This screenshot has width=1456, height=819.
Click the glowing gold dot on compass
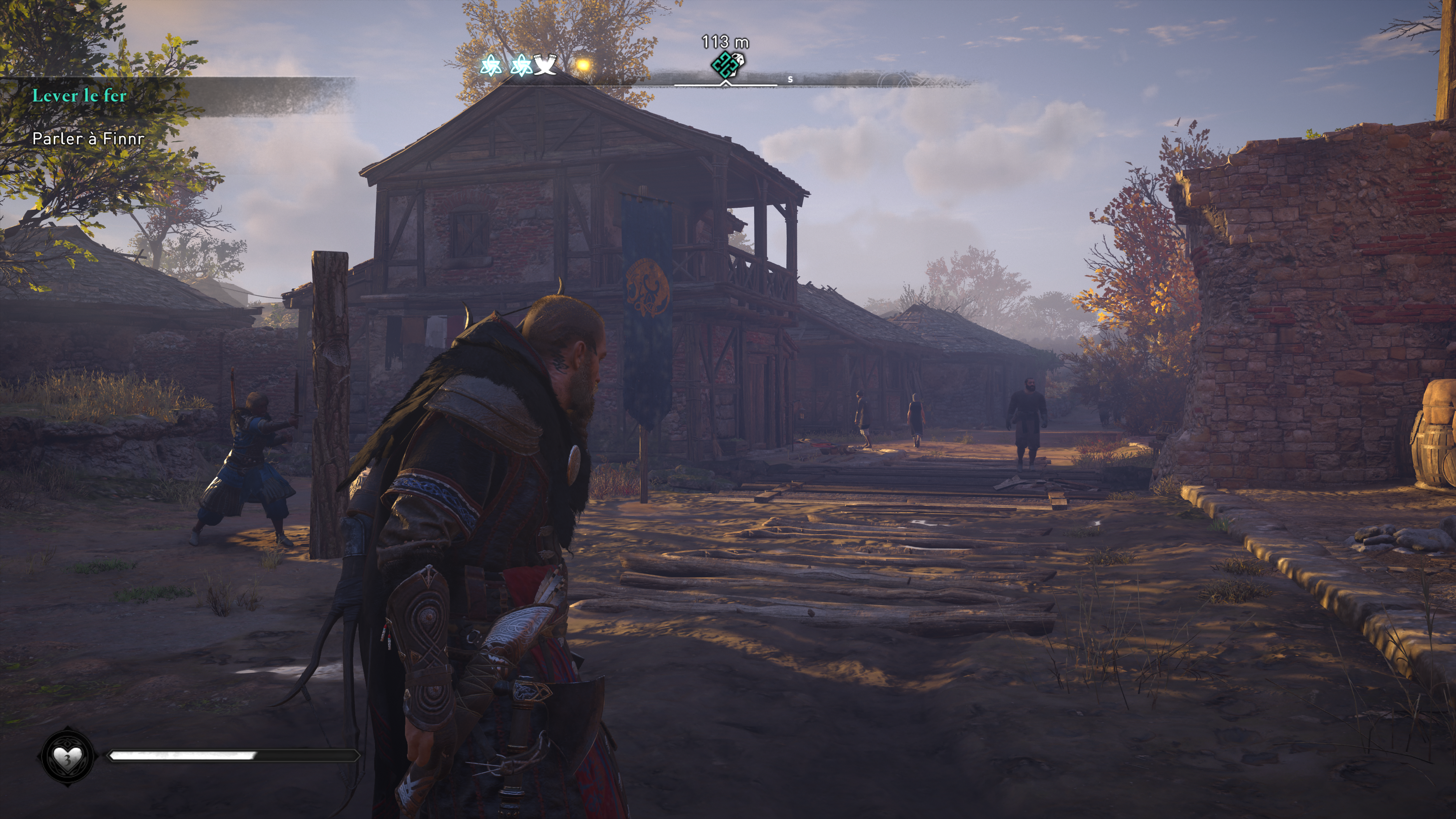[583, 66]
